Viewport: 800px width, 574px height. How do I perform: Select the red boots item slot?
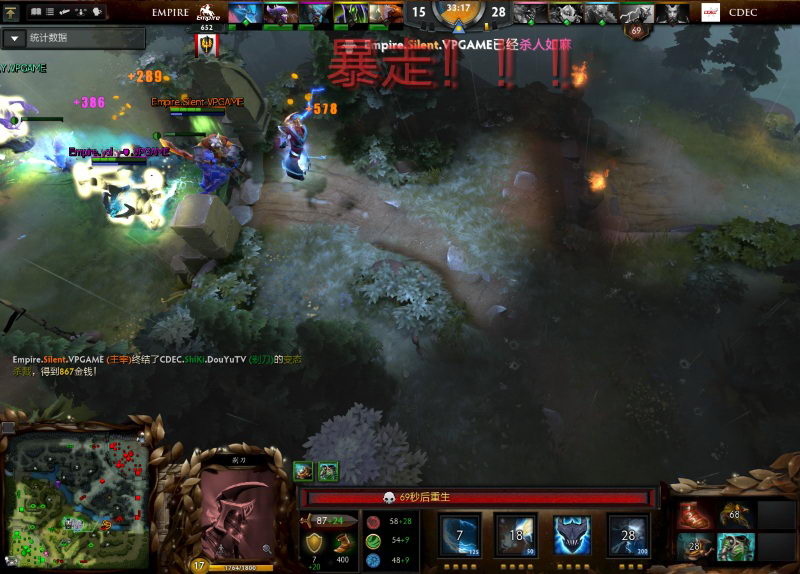(694, 516)
